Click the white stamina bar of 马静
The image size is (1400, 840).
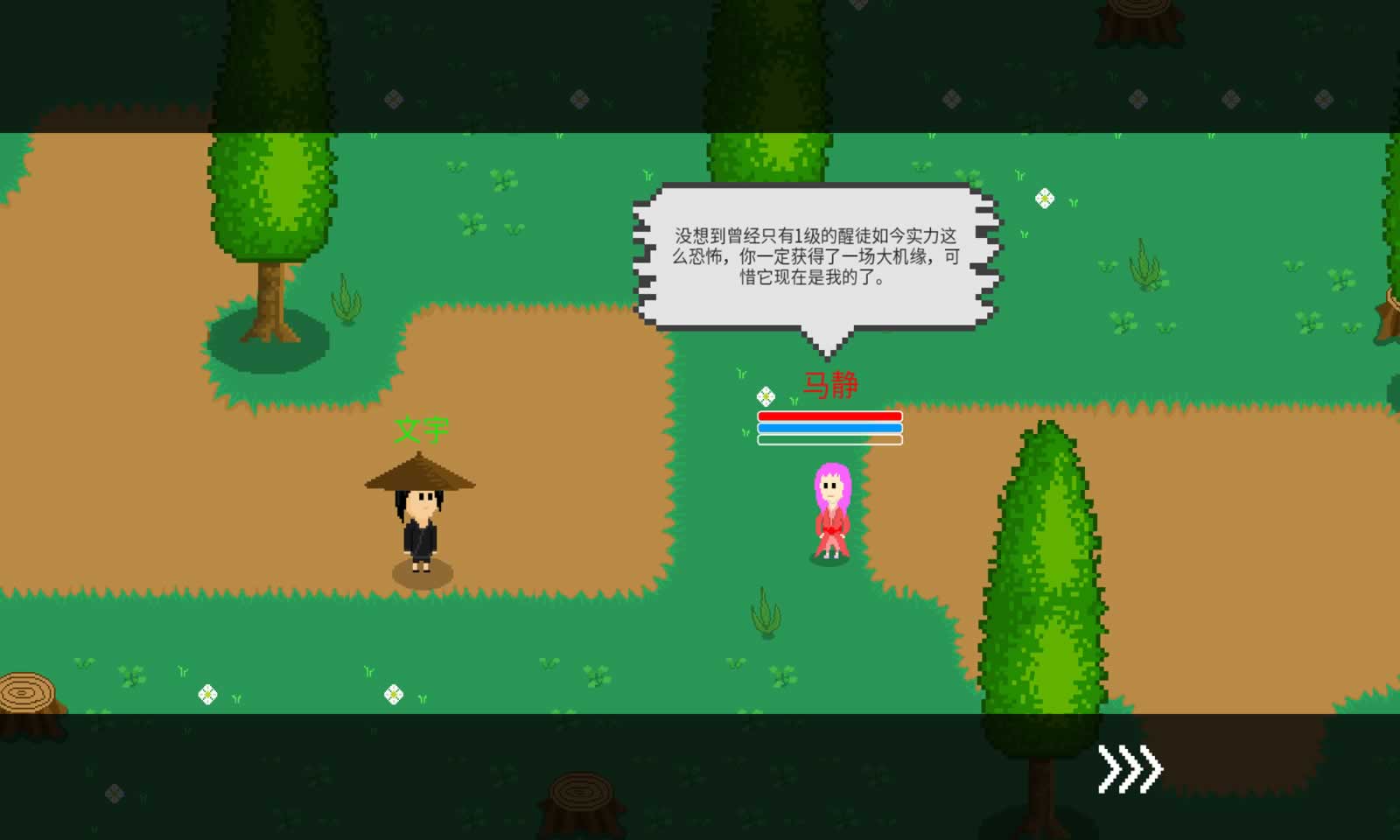[829, 440]
